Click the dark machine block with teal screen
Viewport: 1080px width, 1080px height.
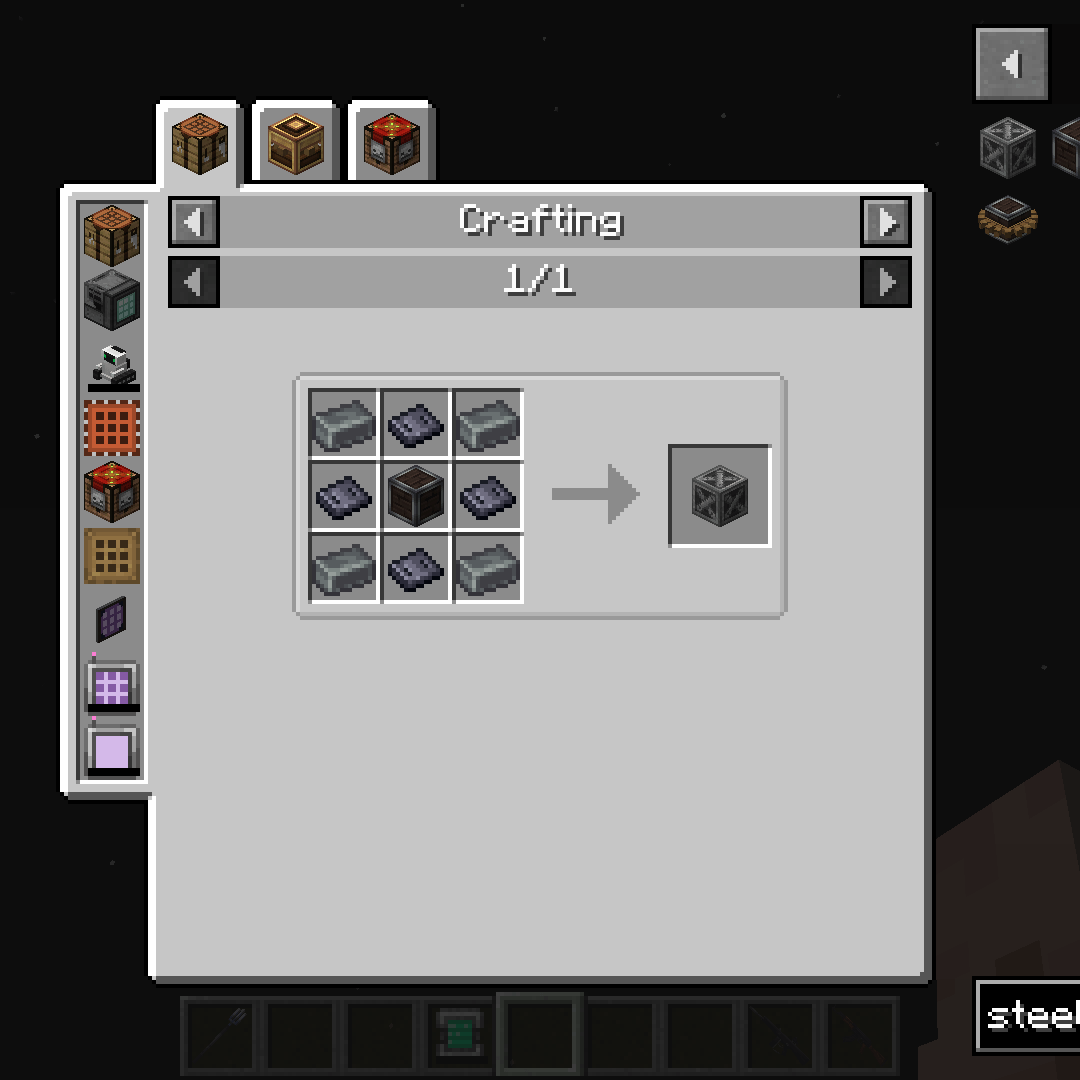[112, 298]
